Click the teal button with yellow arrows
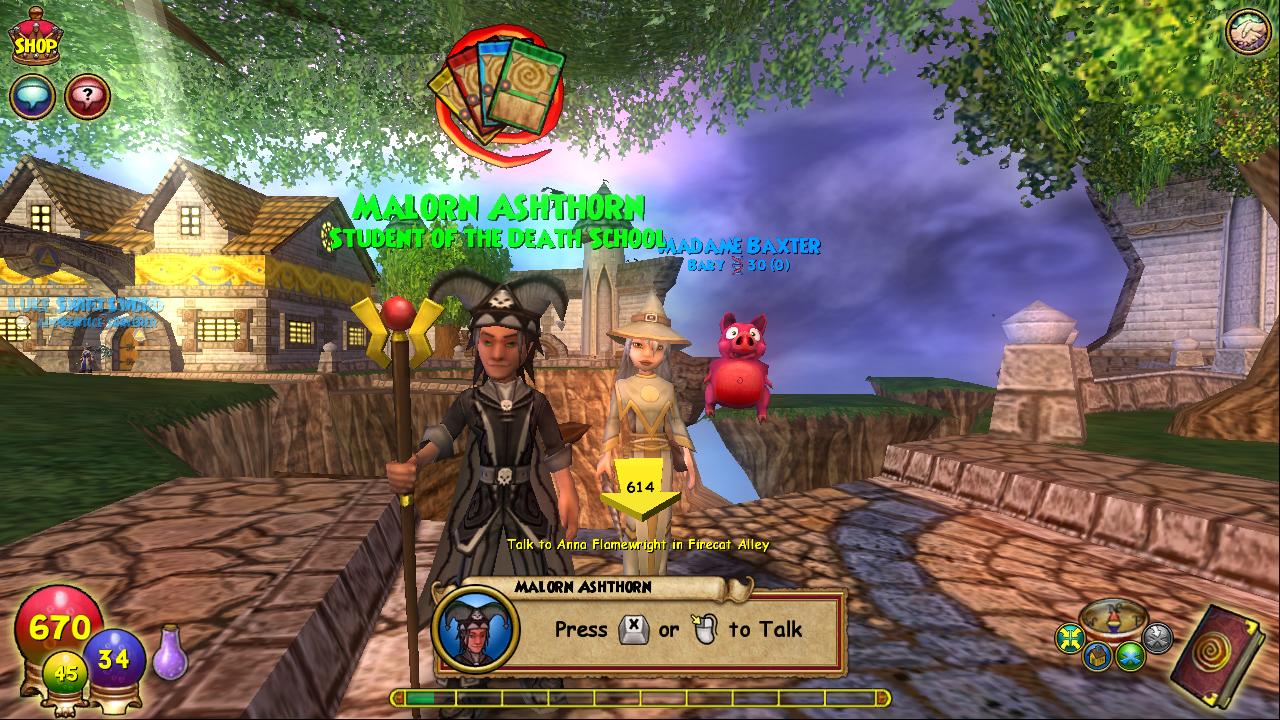Image resolution: width=1280 pixels, height=720 pixels. tap(1071, 638)
